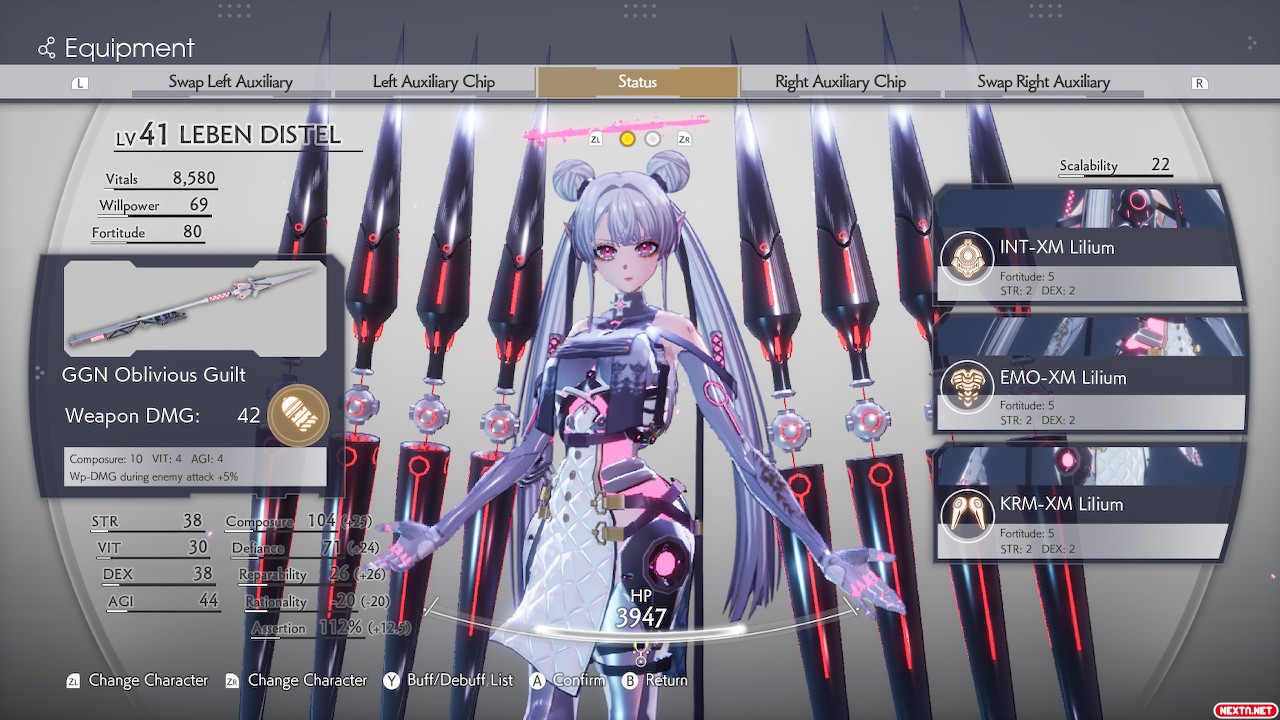Select the yellow page indicator dot
This screenshot has width=1280, height=720.
tap(627, 139)
